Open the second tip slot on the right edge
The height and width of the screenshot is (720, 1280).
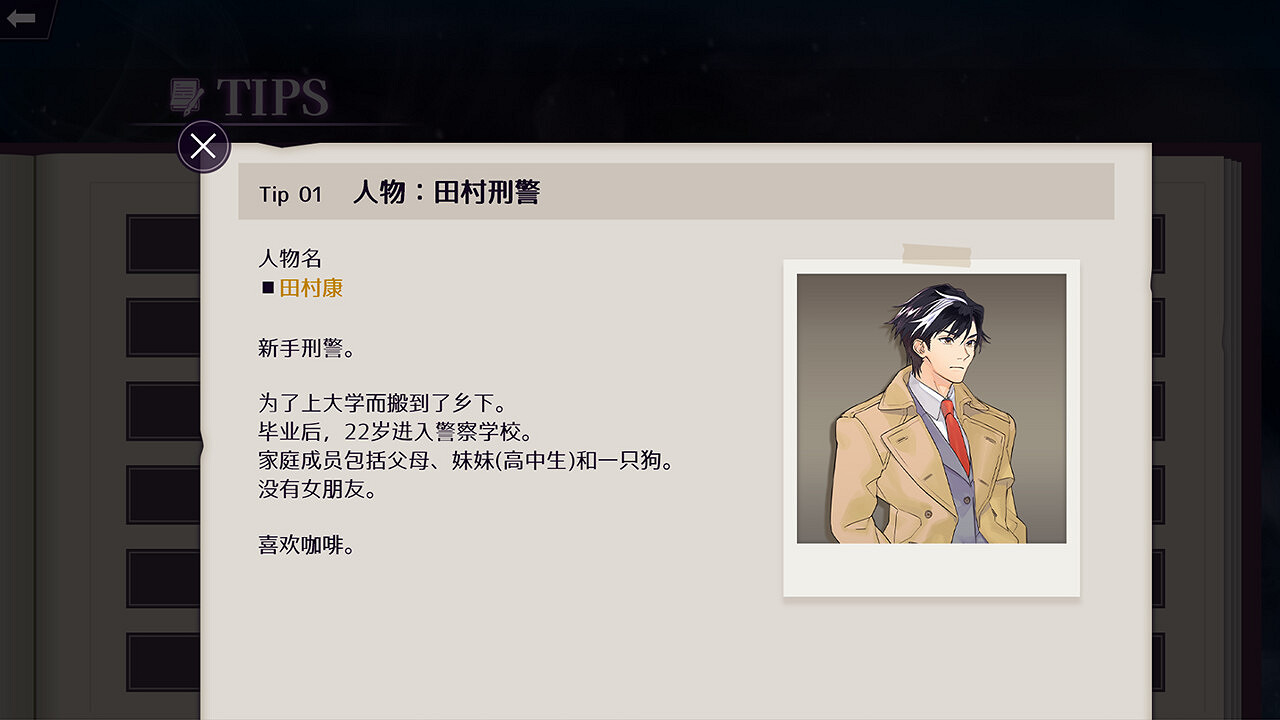tap(1161, 325)
